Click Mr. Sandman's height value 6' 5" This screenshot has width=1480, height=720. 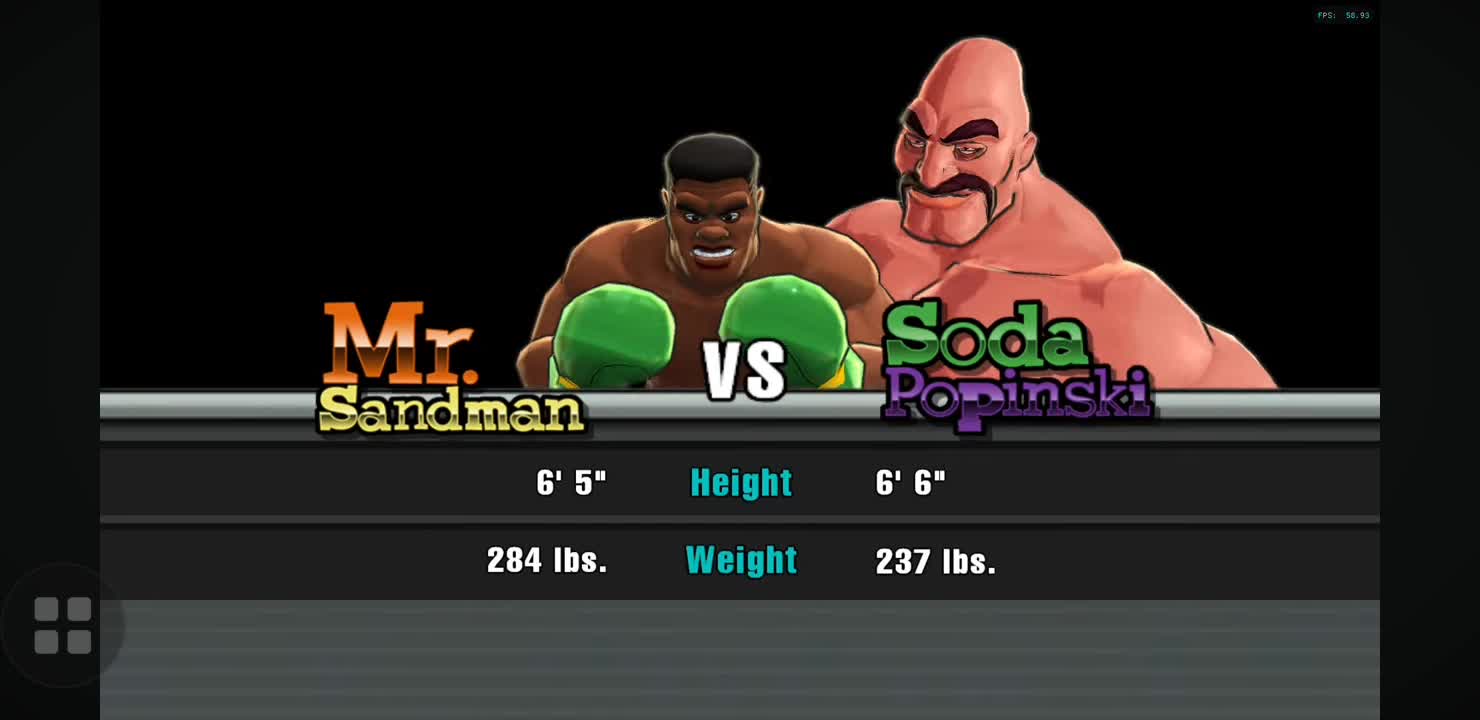pos(572,483)
